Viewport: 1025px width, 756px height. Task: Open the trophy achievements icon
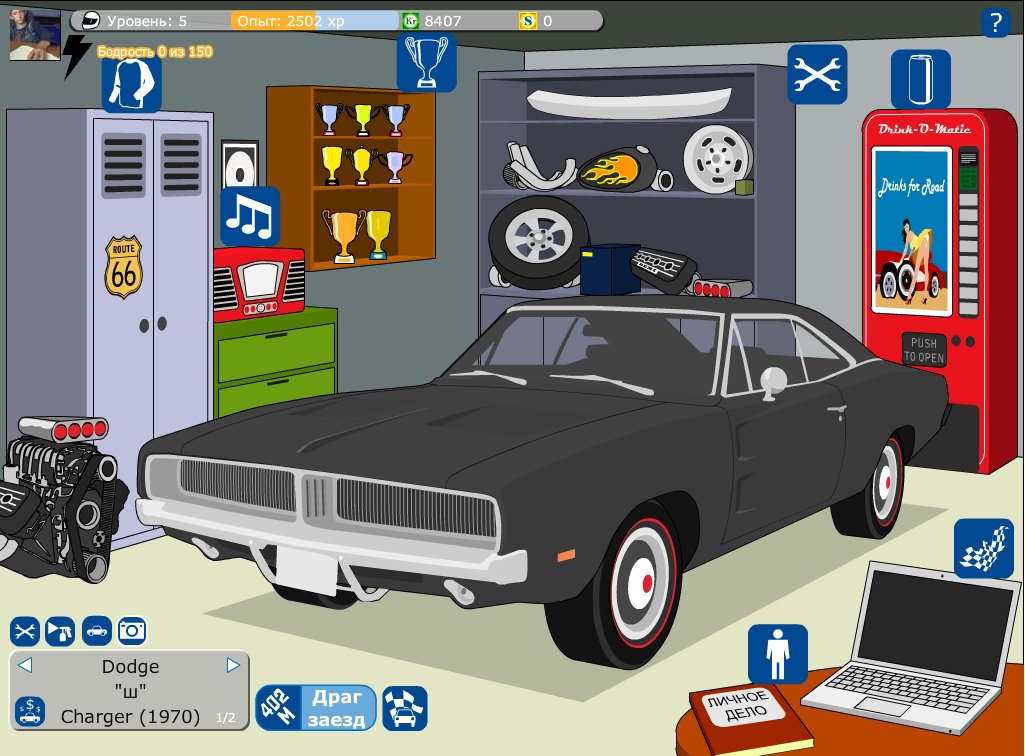click(427, 63)
